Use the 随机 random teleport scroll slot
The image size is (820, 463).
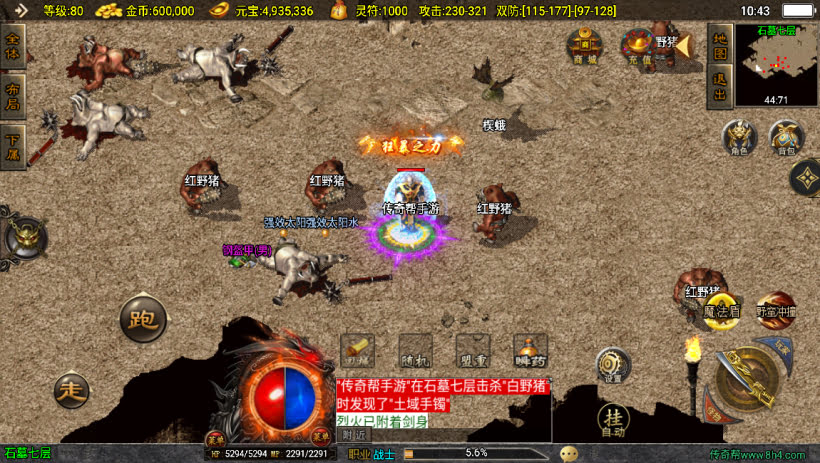[x=414, y=351]
